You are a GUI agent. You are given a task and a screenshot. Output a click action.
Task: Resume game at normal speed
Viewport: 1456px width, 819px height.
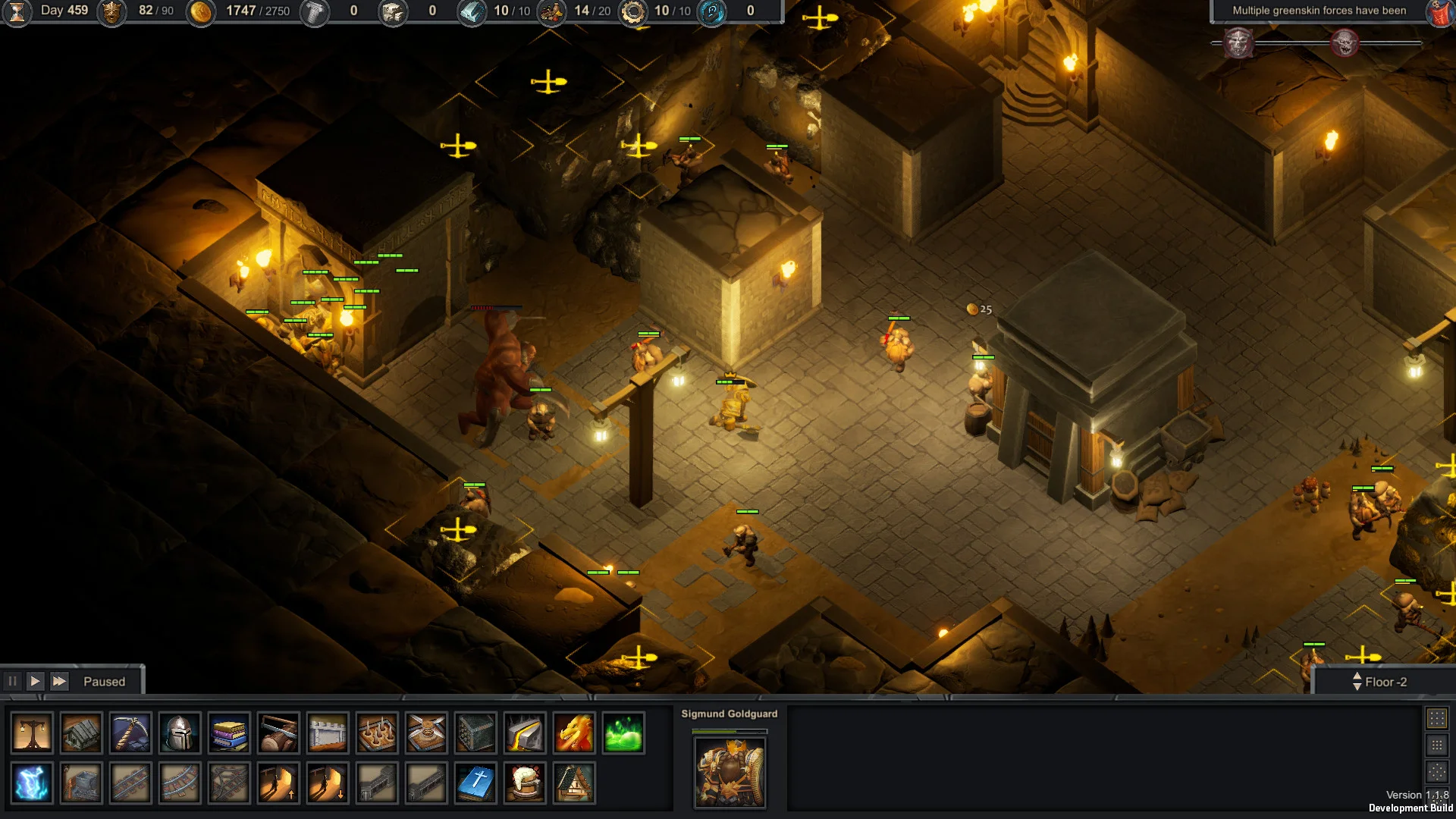pyautogui.click(x=35, y=681)
